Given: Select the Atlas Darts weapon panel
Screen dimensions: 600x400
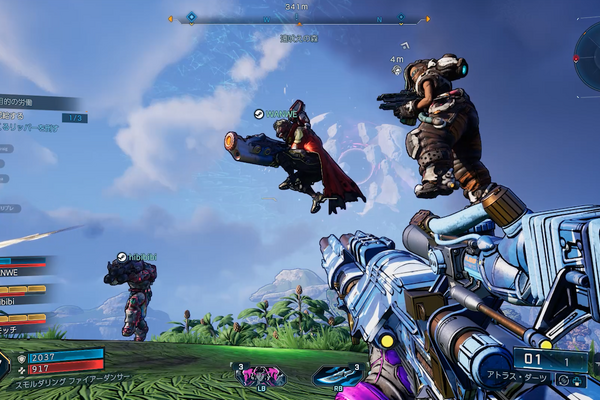Looking at the screenshot, I should click(552, 366).
